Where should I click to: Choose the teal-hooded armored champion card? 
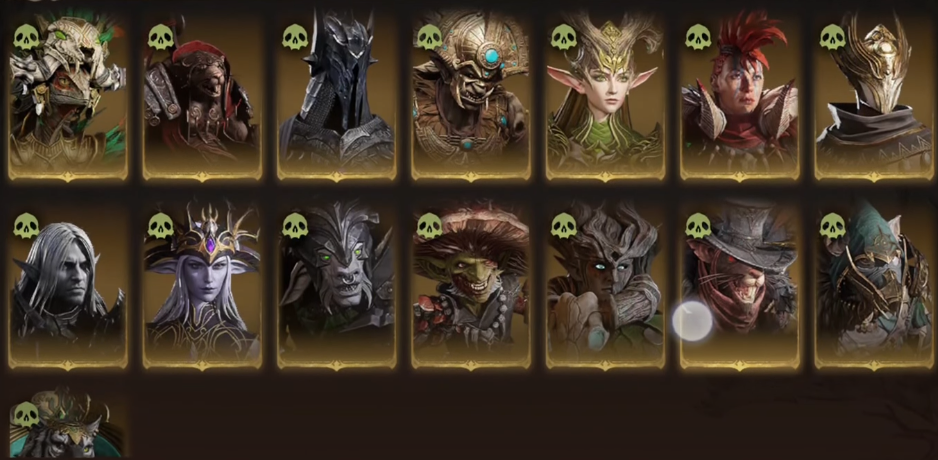tap(873, 287)
